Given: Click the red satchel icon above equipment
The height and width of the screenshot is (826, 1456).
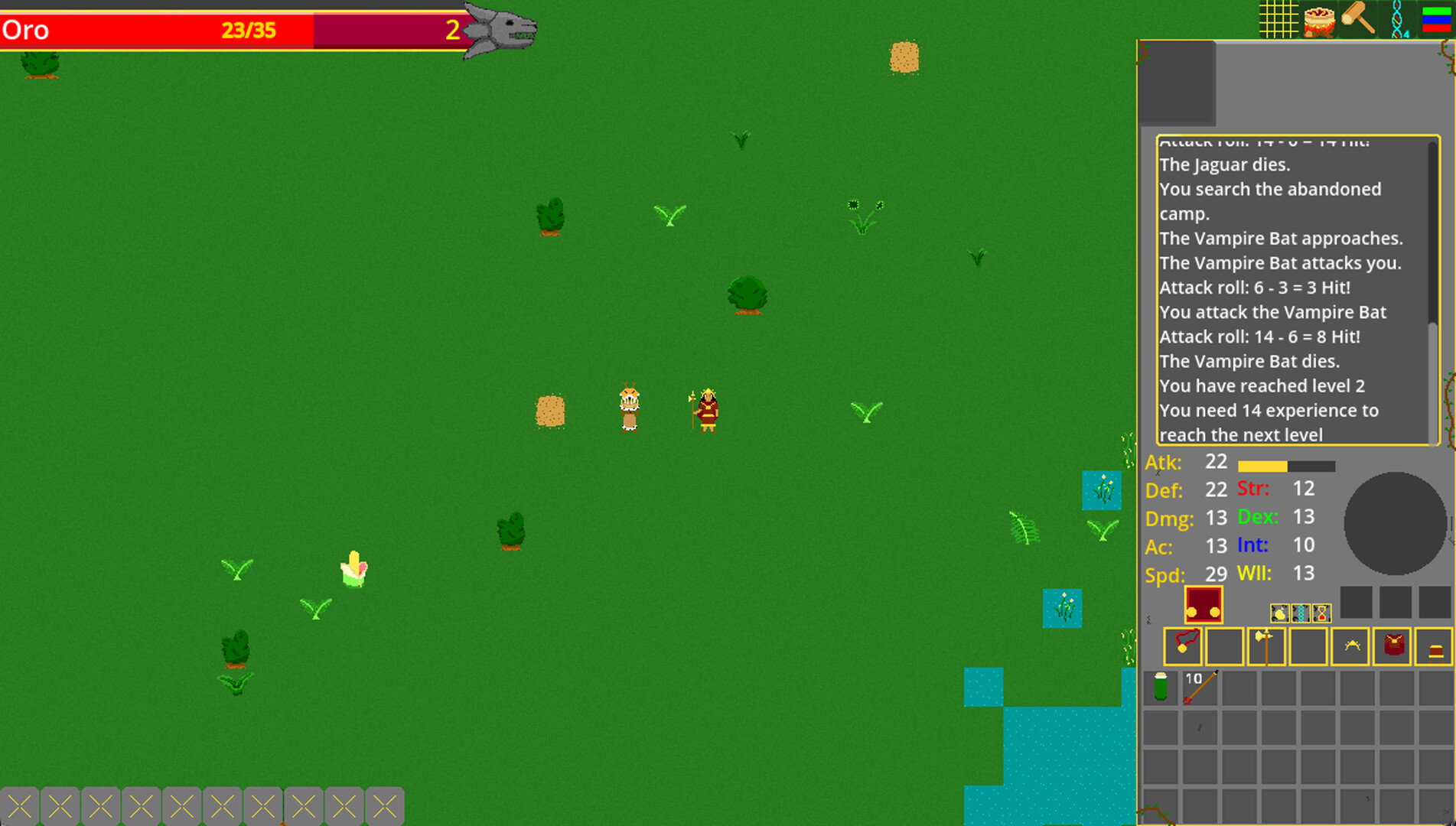Looking at the screenshot, I should pyautogui.click(x=1204, y=604).
